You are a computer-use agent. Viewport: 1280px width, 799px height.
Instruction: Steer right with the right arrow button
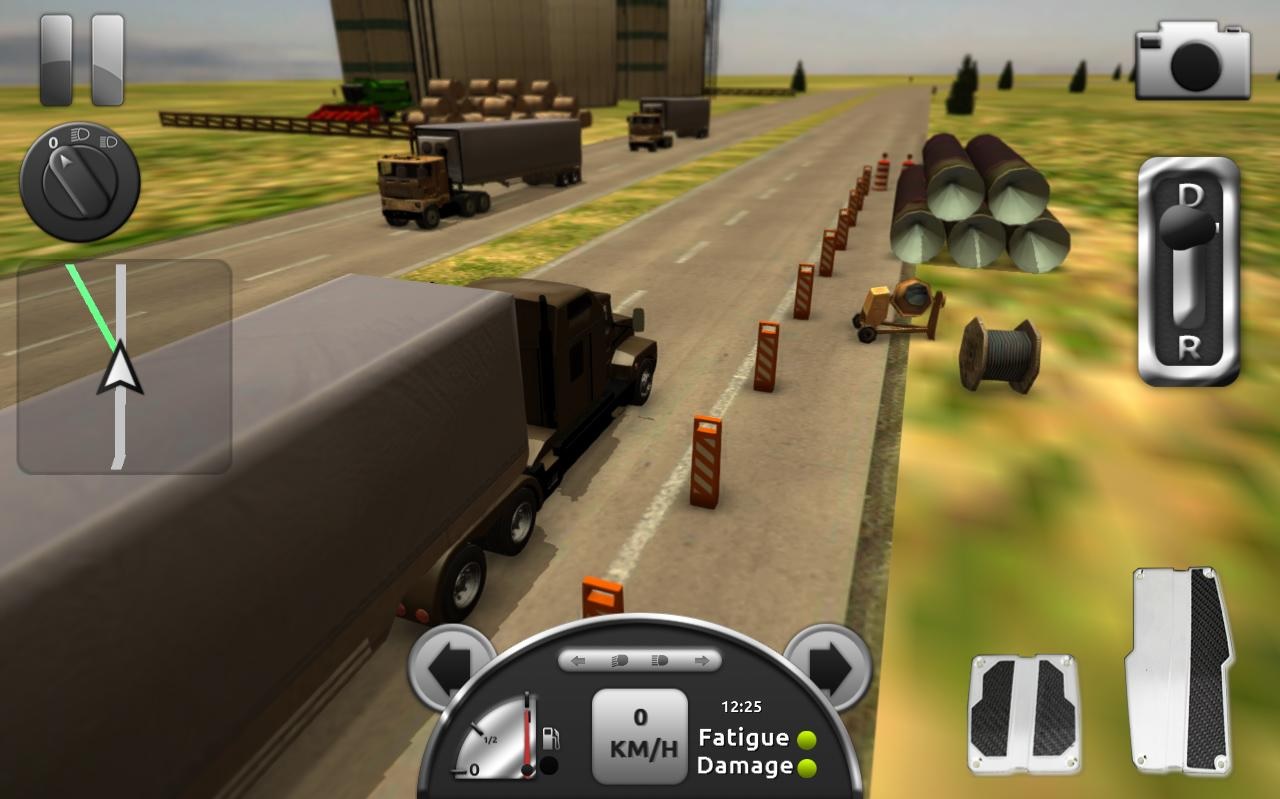click(828, 662)
